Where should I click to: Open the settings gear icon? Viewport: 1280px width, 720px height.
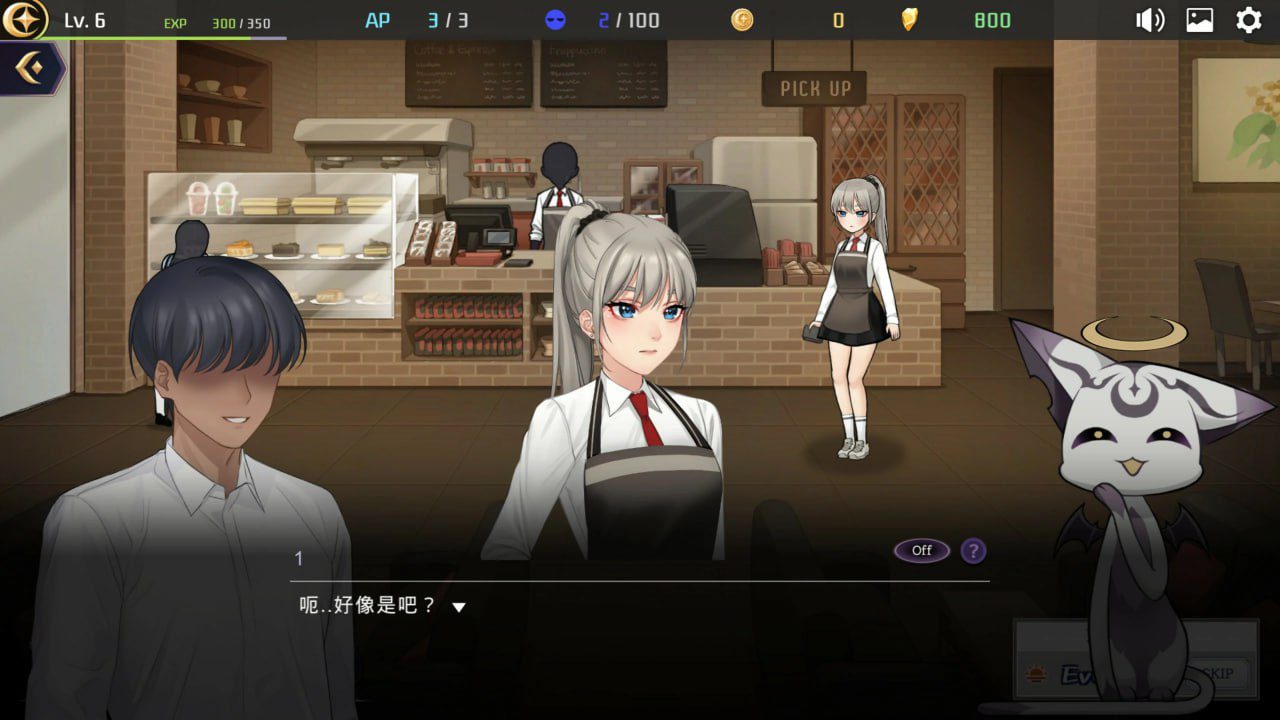(1248, 18)
